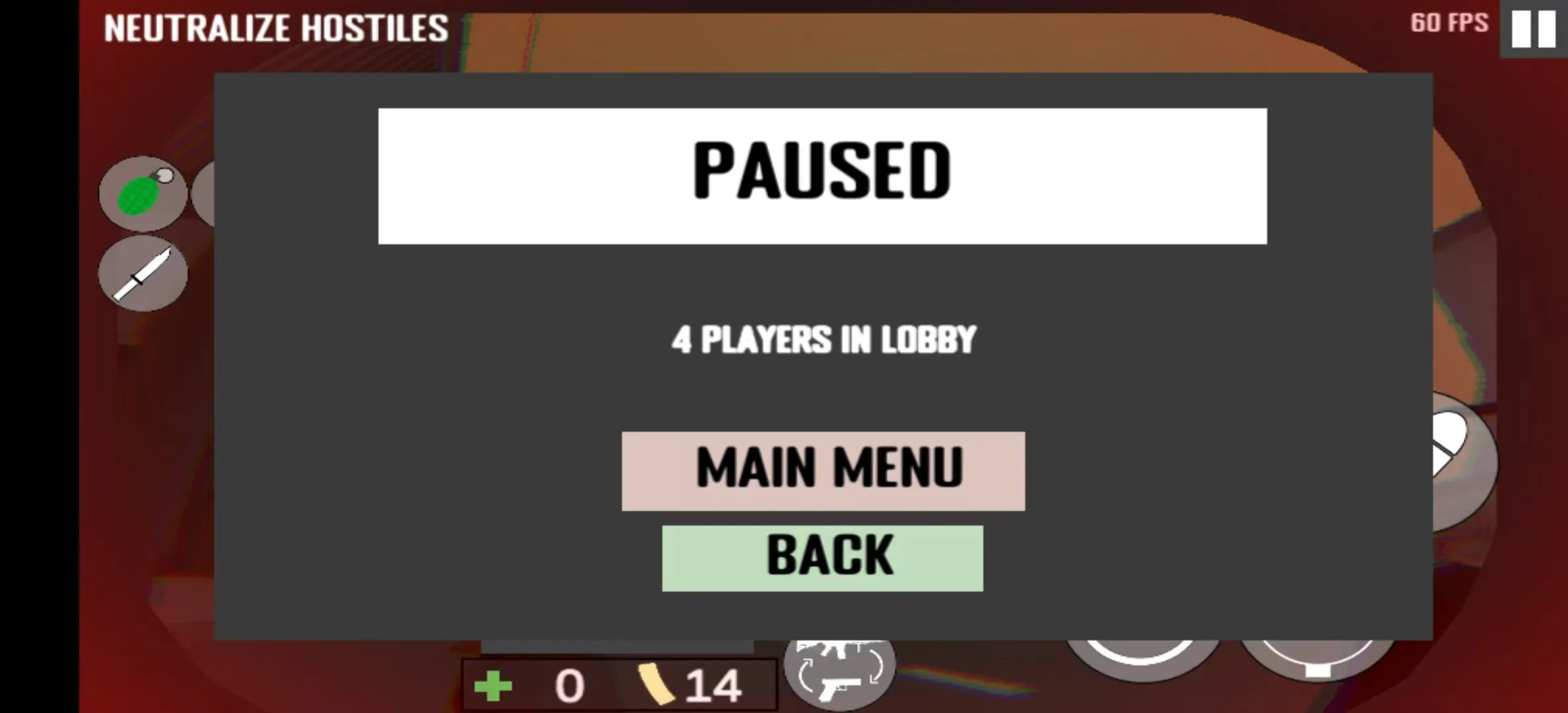Viewport: 1568px width, 713px height.
Task: Tap the 4 PLAYERS IN LOBBY text
Action: (x=822, y=339)
